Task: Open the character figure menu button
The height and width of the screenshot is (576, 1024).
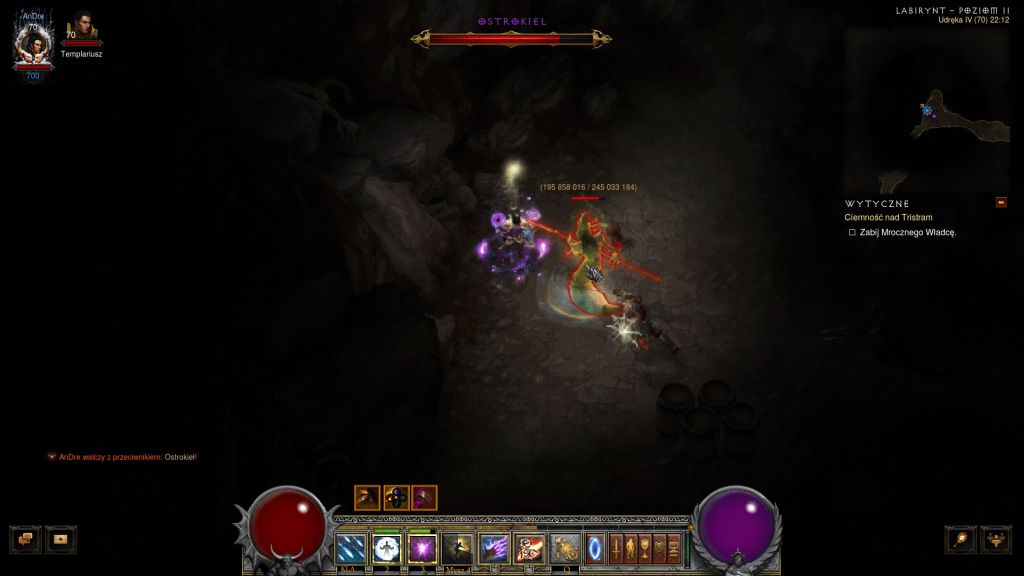Action: coord(631,547)
